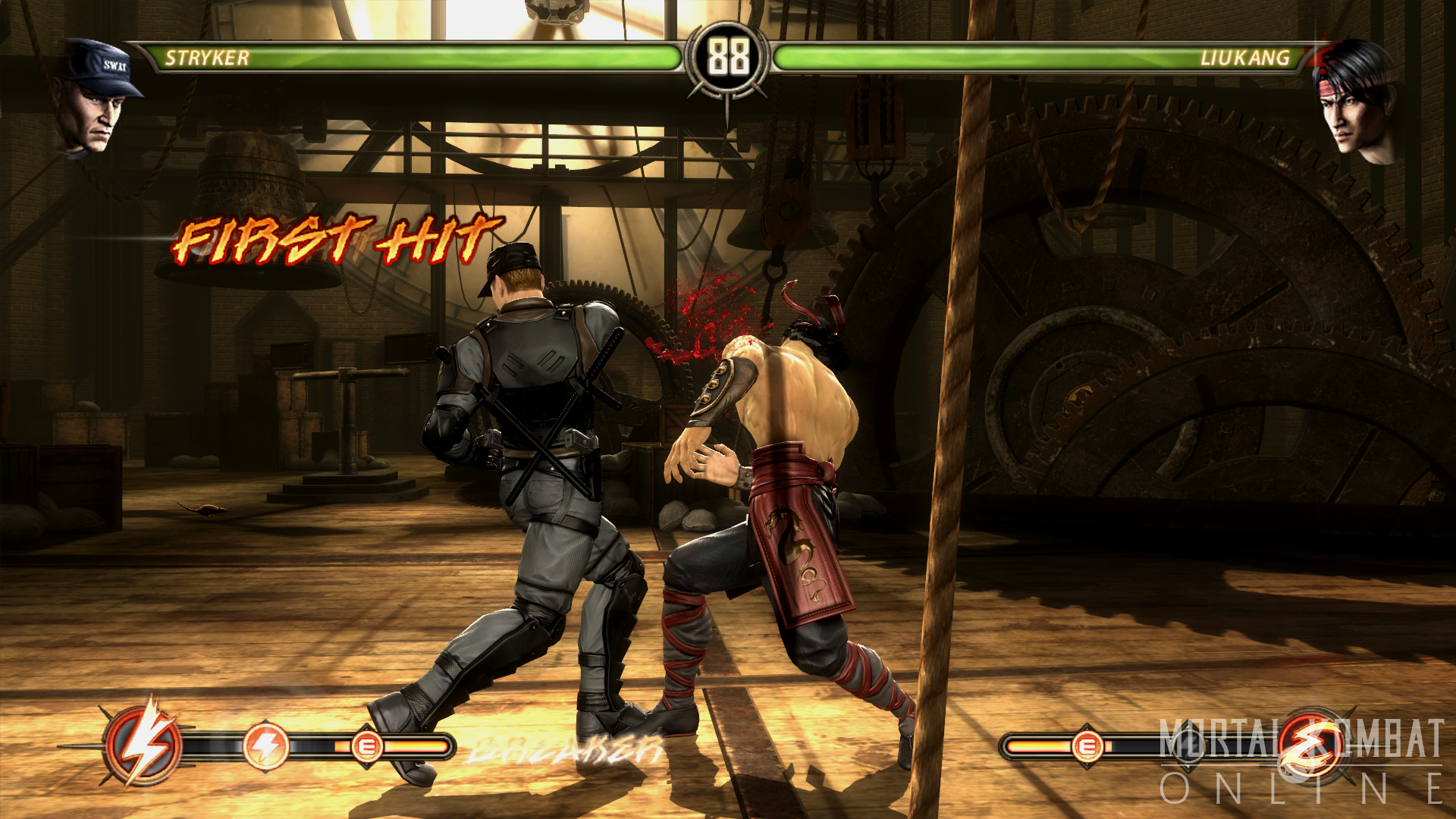Image resolution: width=1456 pixels, height=819 pixels.
Task: Click Stryker's character portrait
Action: pos(97,99)
